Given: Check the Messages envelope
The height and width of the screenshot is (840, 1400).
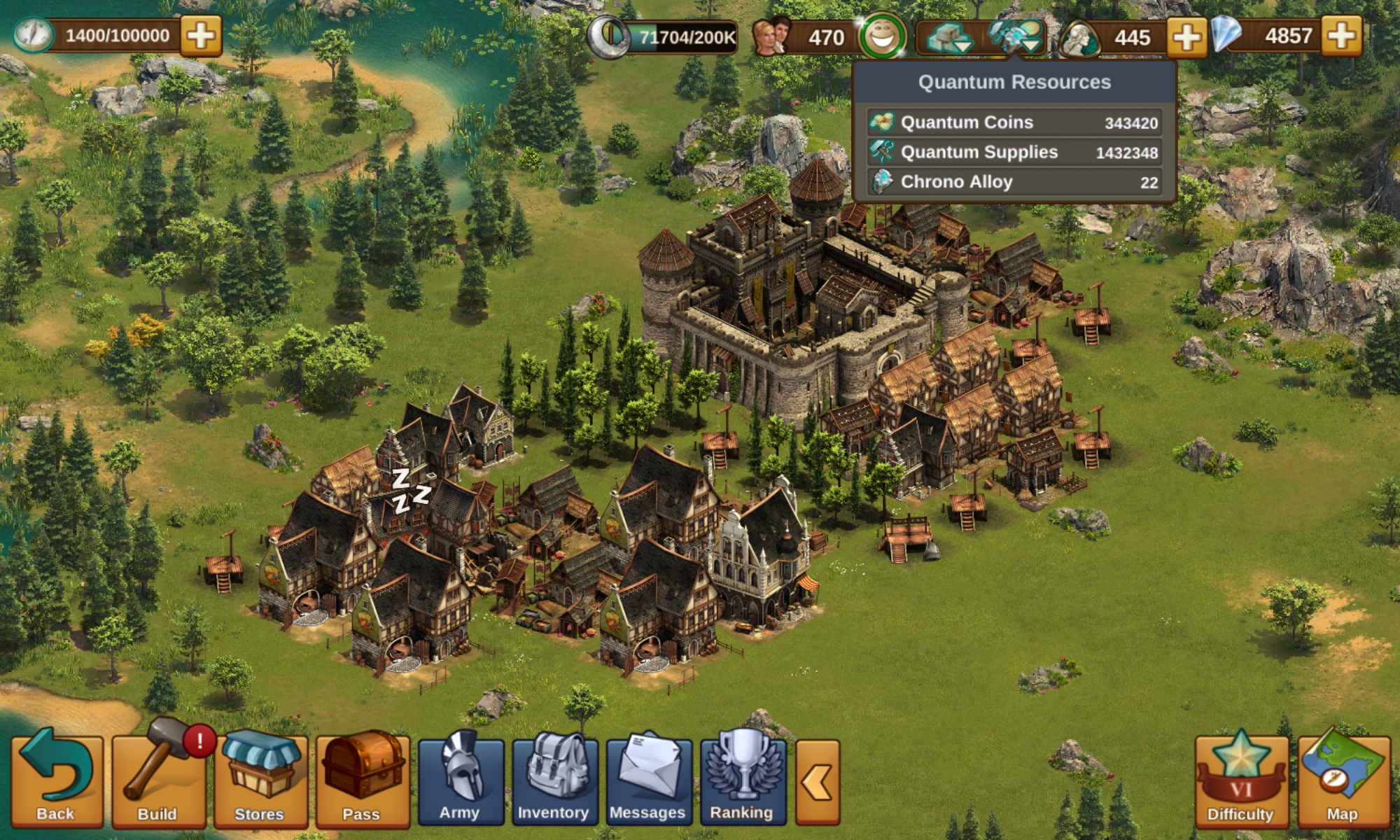Looking at the screenshot, I should pyautogui.click(x=648, y=780).
